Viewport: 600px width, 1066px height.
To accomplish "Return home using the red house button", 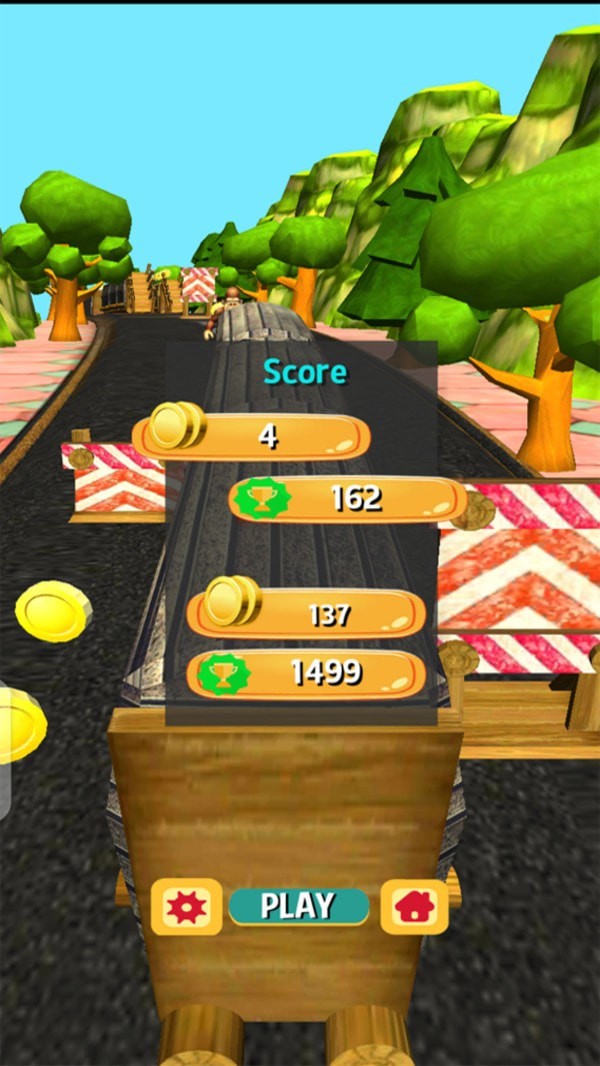I will [414, 907].
